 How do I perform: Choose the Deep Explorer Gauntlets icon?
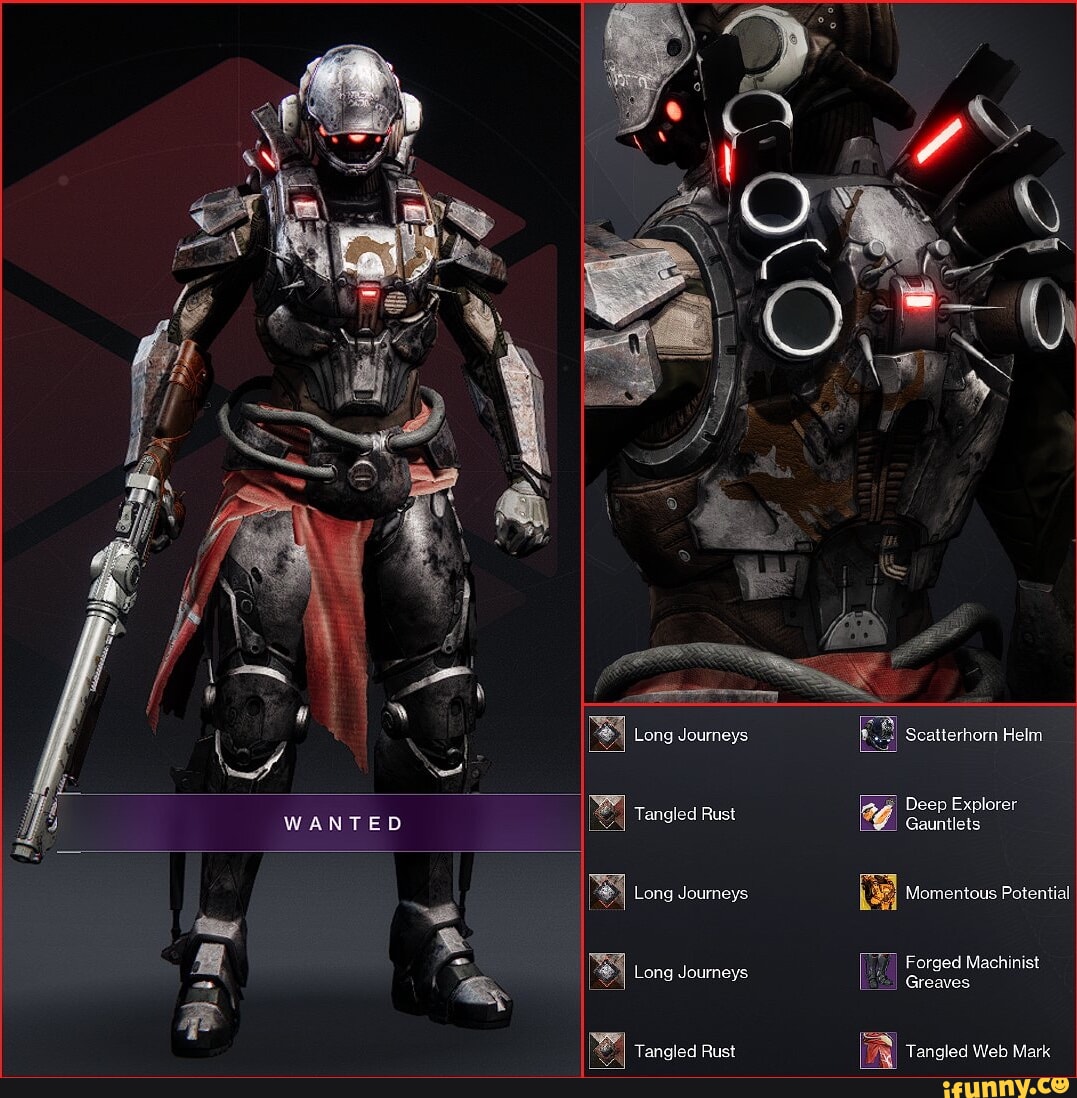[878, 813]
